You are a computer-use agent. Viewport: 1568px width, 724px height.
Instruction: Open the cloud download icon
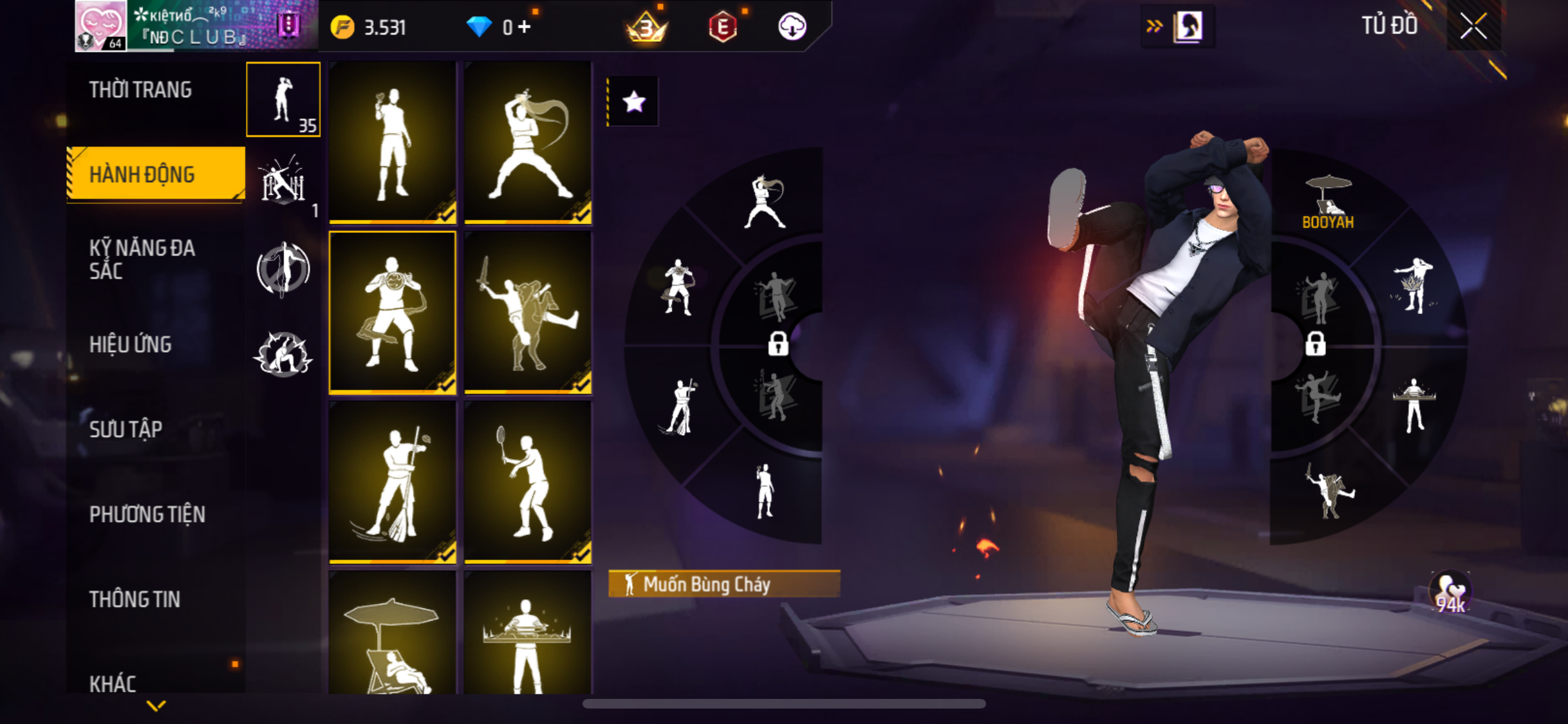click(x=792, y=27)
